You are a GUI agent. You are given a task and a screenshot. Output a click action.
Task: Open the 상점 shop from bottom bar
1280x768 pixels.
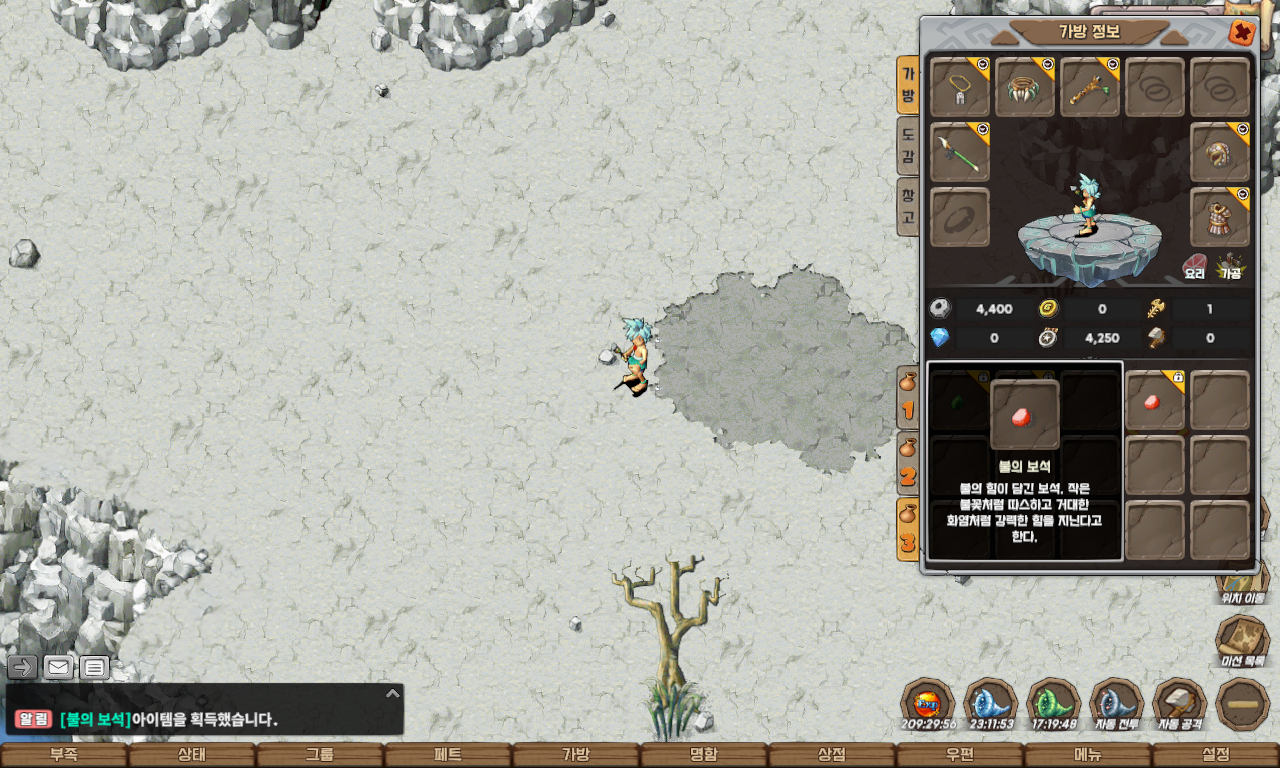(x=832, y=755)
